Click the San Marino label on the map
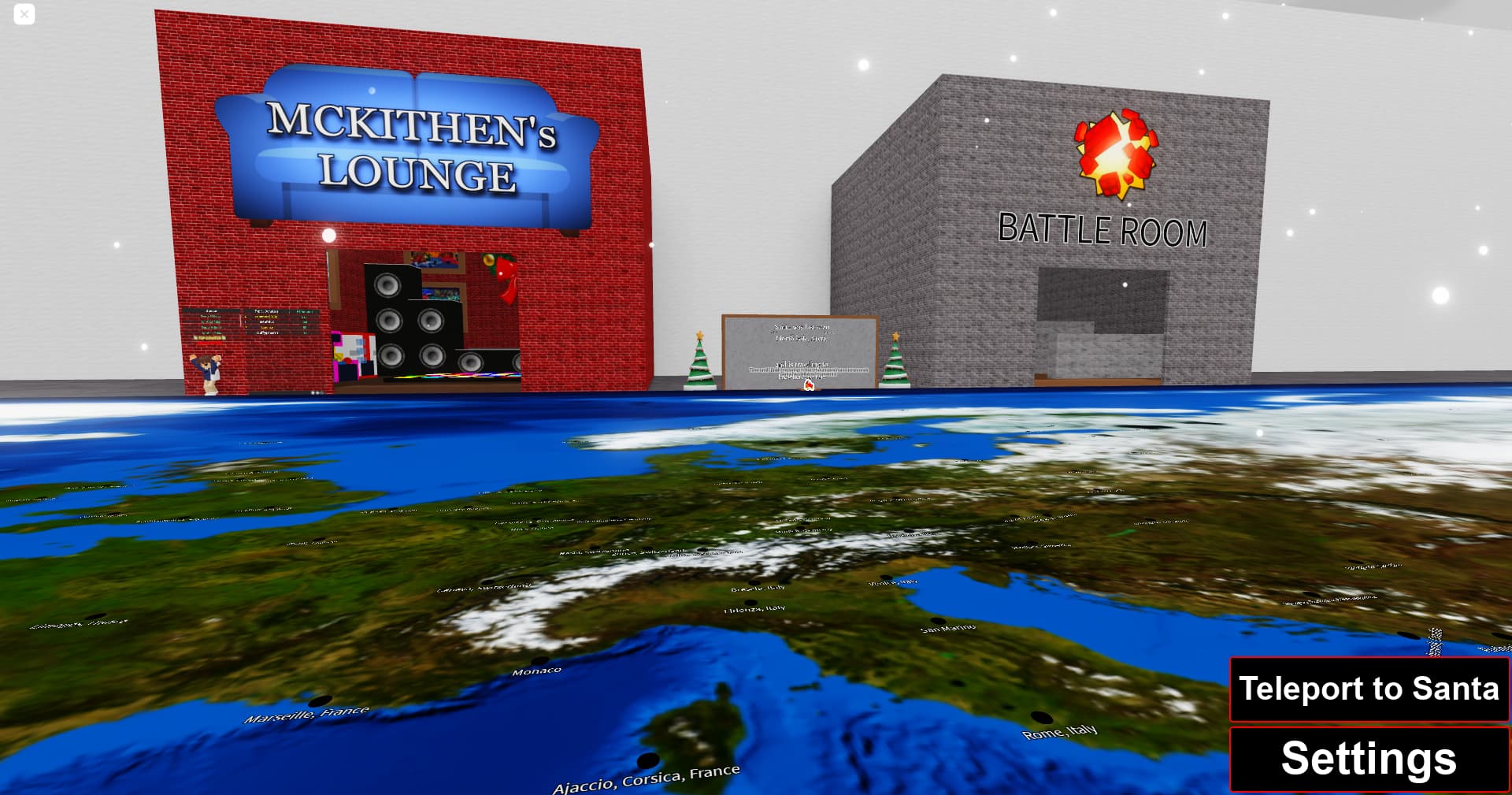 947,629
